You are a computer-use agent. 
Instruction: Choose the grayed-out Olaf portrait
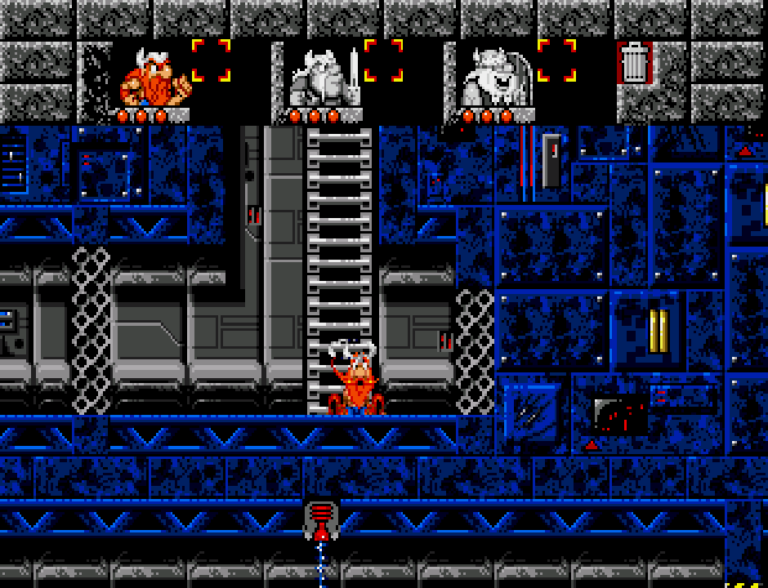tap(496, 77)
